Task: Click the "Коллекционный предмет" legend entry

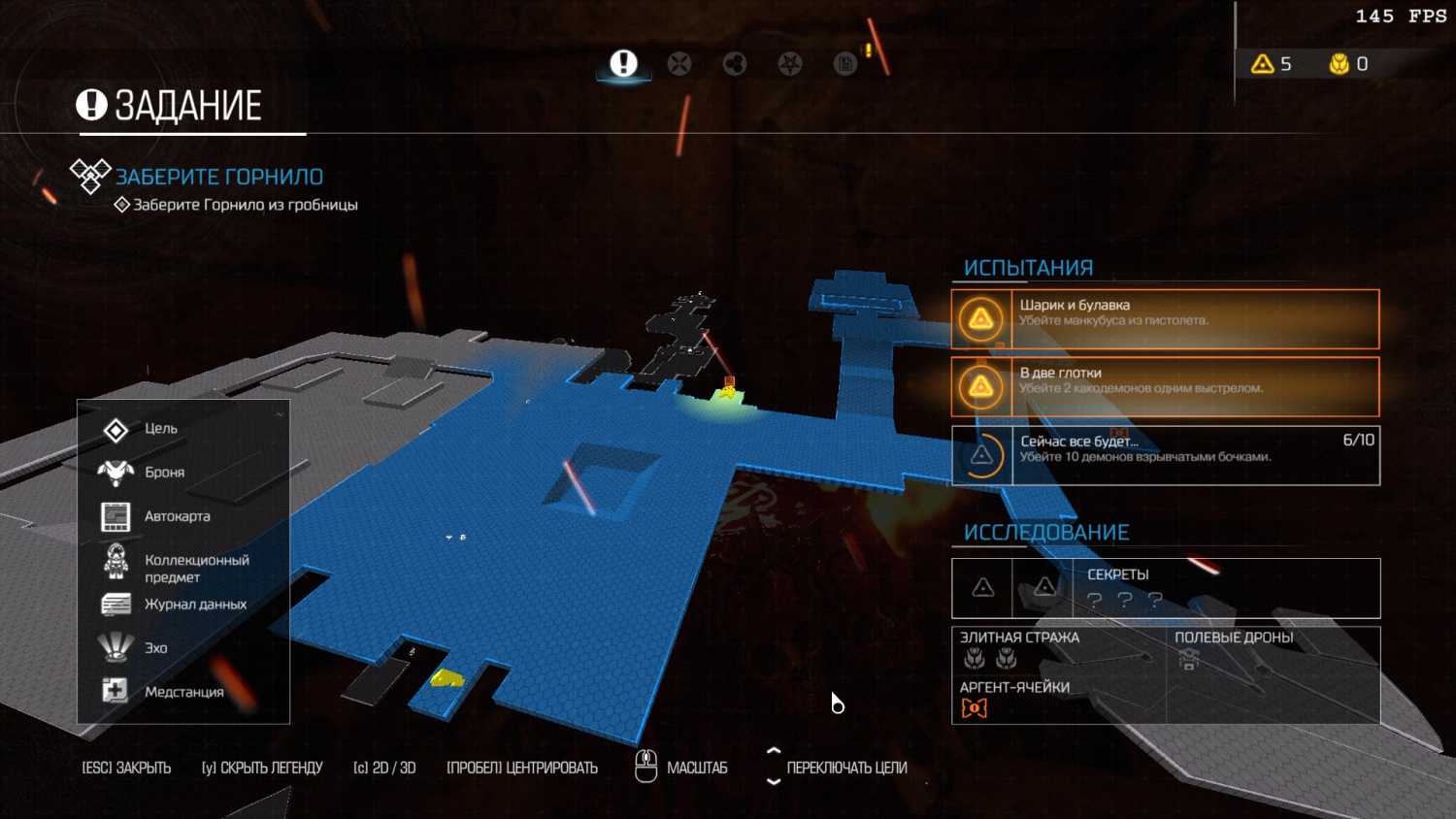Action: pyautogui.click(x=196, y=568)
